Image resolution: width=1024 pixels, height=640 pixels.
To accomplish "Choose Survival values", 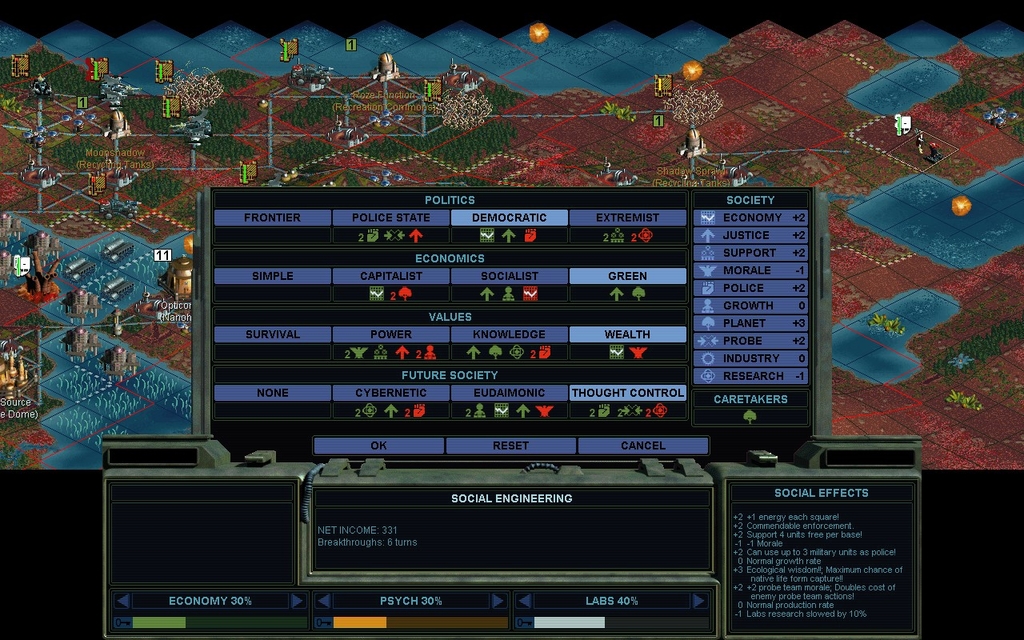I will [x=272, y=334].
